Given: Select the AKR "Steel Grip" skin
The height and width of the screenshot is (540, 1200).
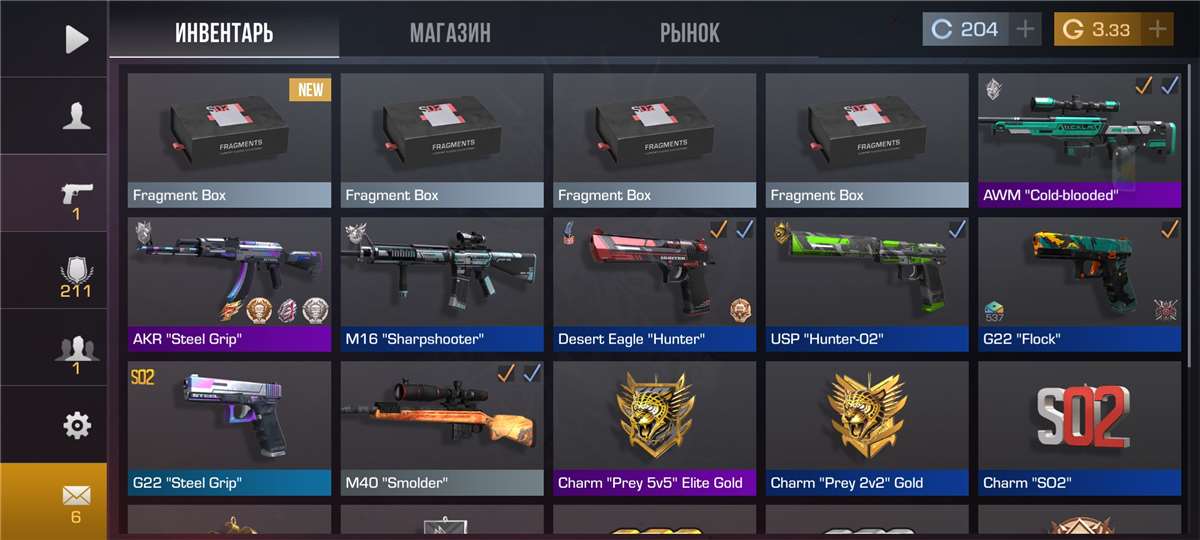Looking at the screenshot, I should coord(229,283).
